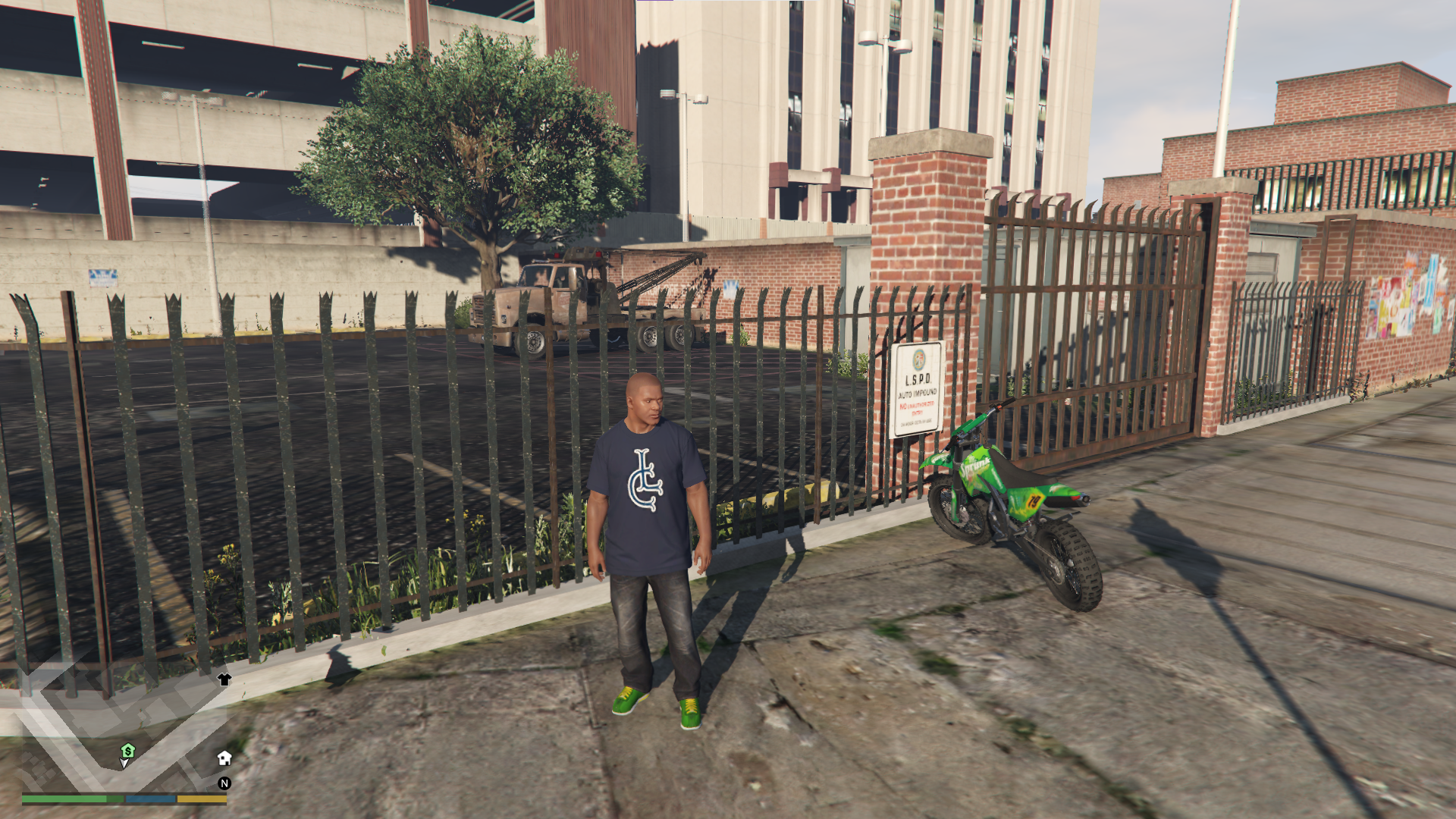Click the red No Unauthorized Entry warning text
Viewport: 1456px width, 819px height.
point(916,408)
